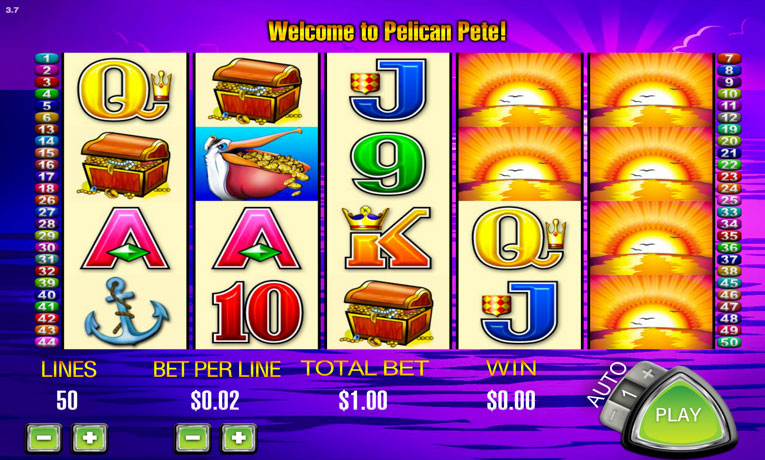Increase the number of lines
Viewport: 765px width, 460px height.
point(90,437)
